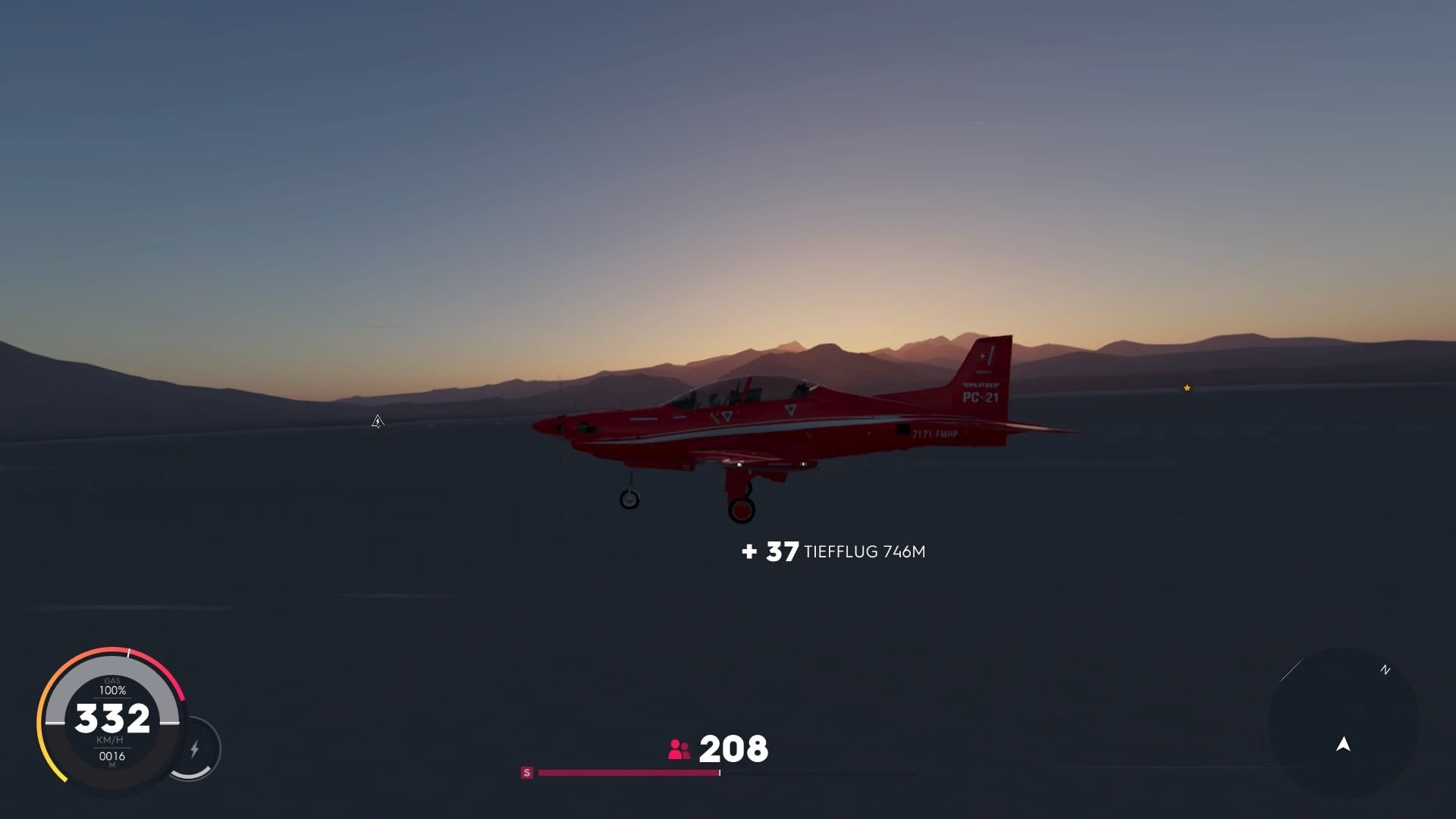Expand the follower counter showing 208

click(733, 749)
